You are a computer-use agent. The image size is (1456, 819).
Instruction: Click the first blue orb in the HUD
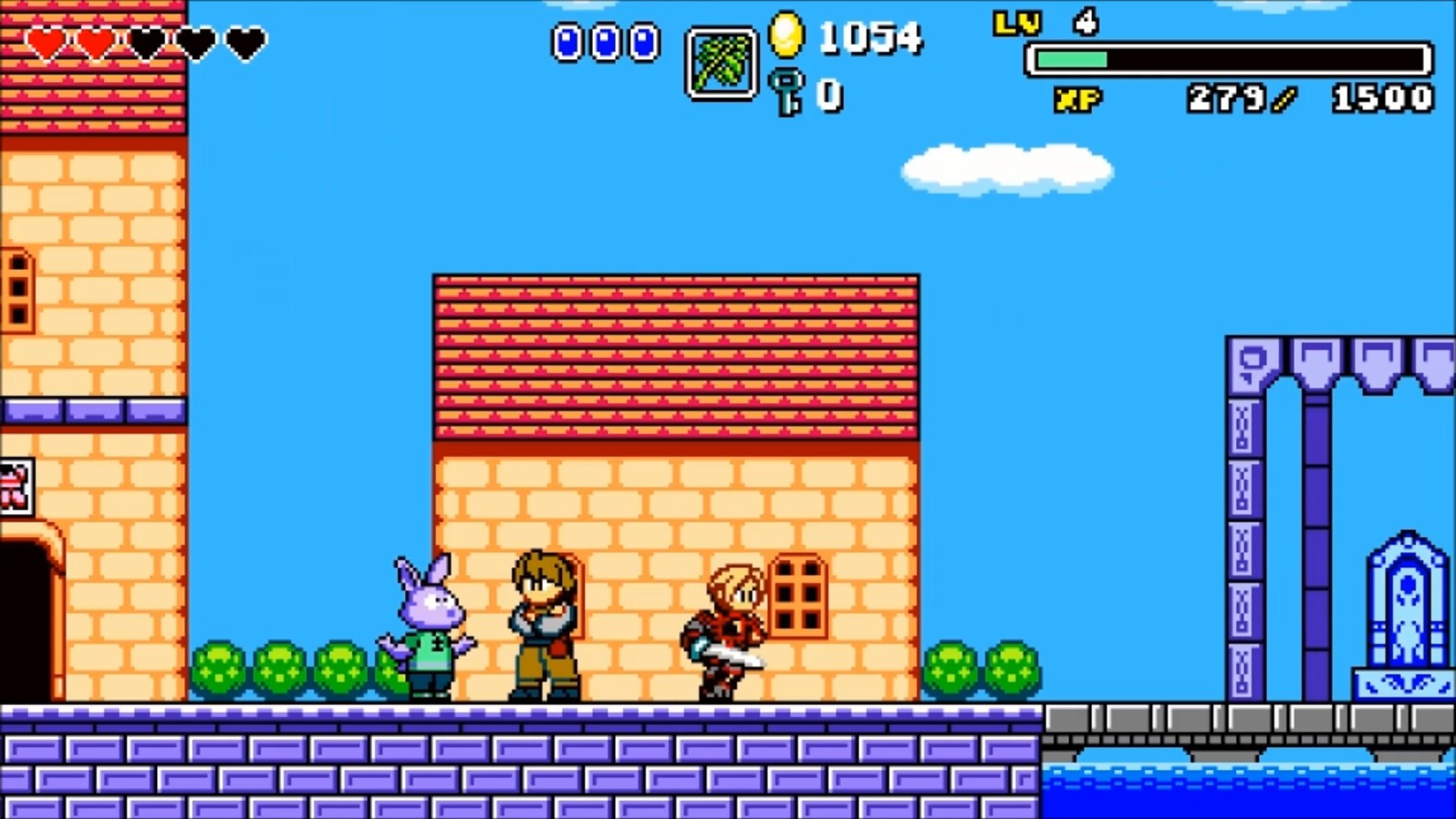[x=567, y=40]
